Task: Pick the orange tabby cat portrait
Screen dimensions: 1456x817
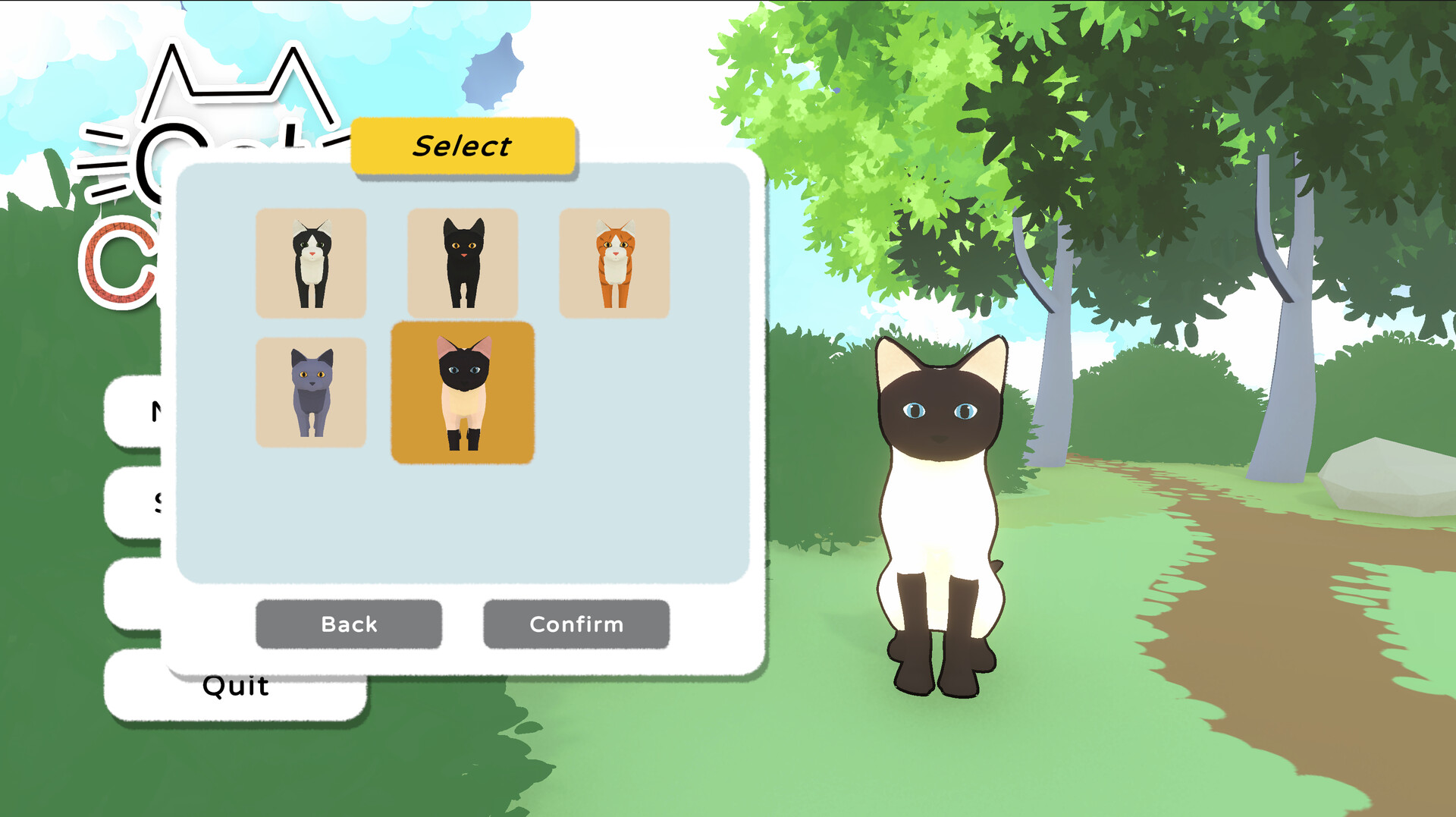Action: pyautogui.click(x=616, y=262)
